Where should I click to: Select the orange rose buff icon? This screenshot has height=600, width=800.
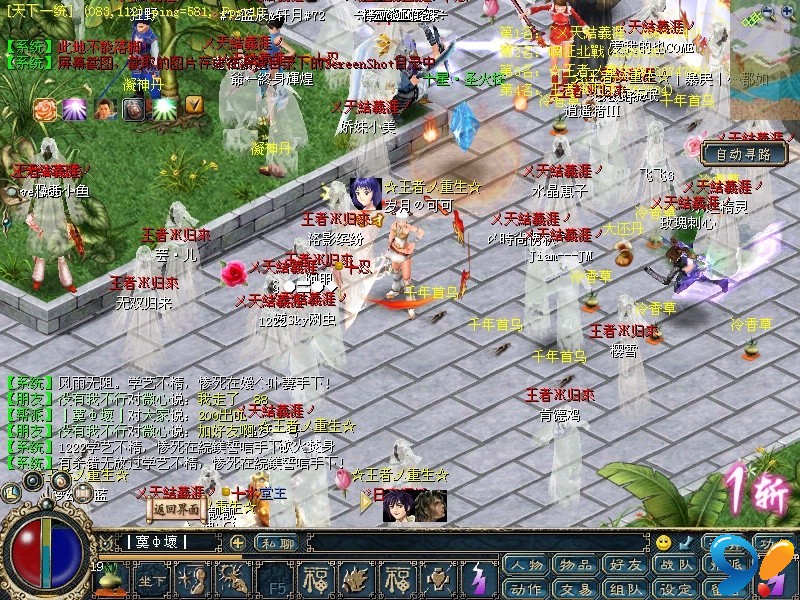click(x=46, y=109)
